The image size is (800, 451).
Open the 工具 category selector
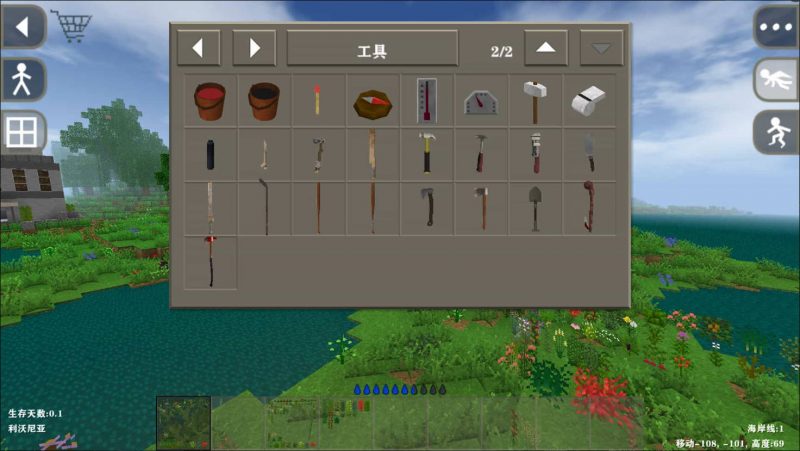click(x=372, y=49)
